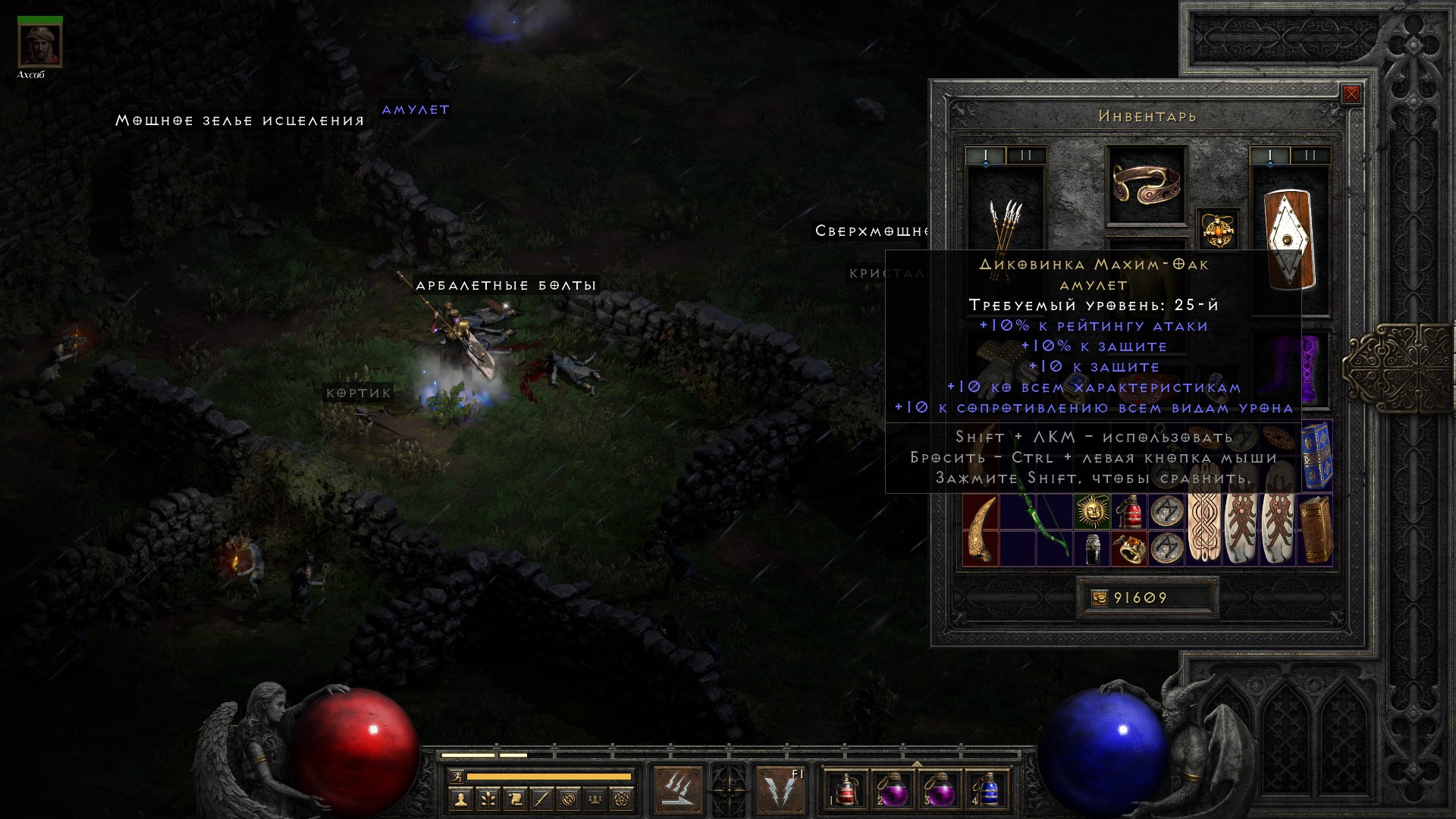This screenshot has height=819, width=1456.
Task: Select the gold ring with orange gem
Action: coord(1129,549)
